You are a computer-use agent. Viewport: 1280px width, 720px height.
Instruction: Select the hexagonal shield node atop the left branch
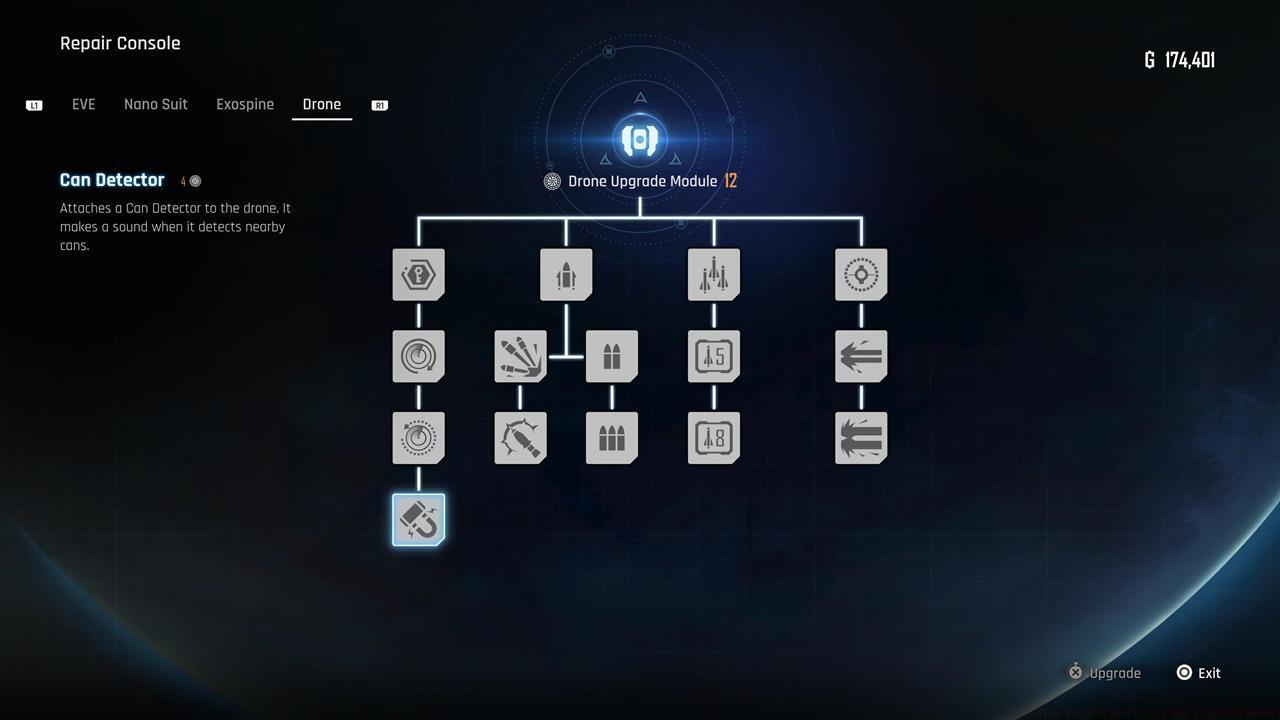tap(418, 274)
